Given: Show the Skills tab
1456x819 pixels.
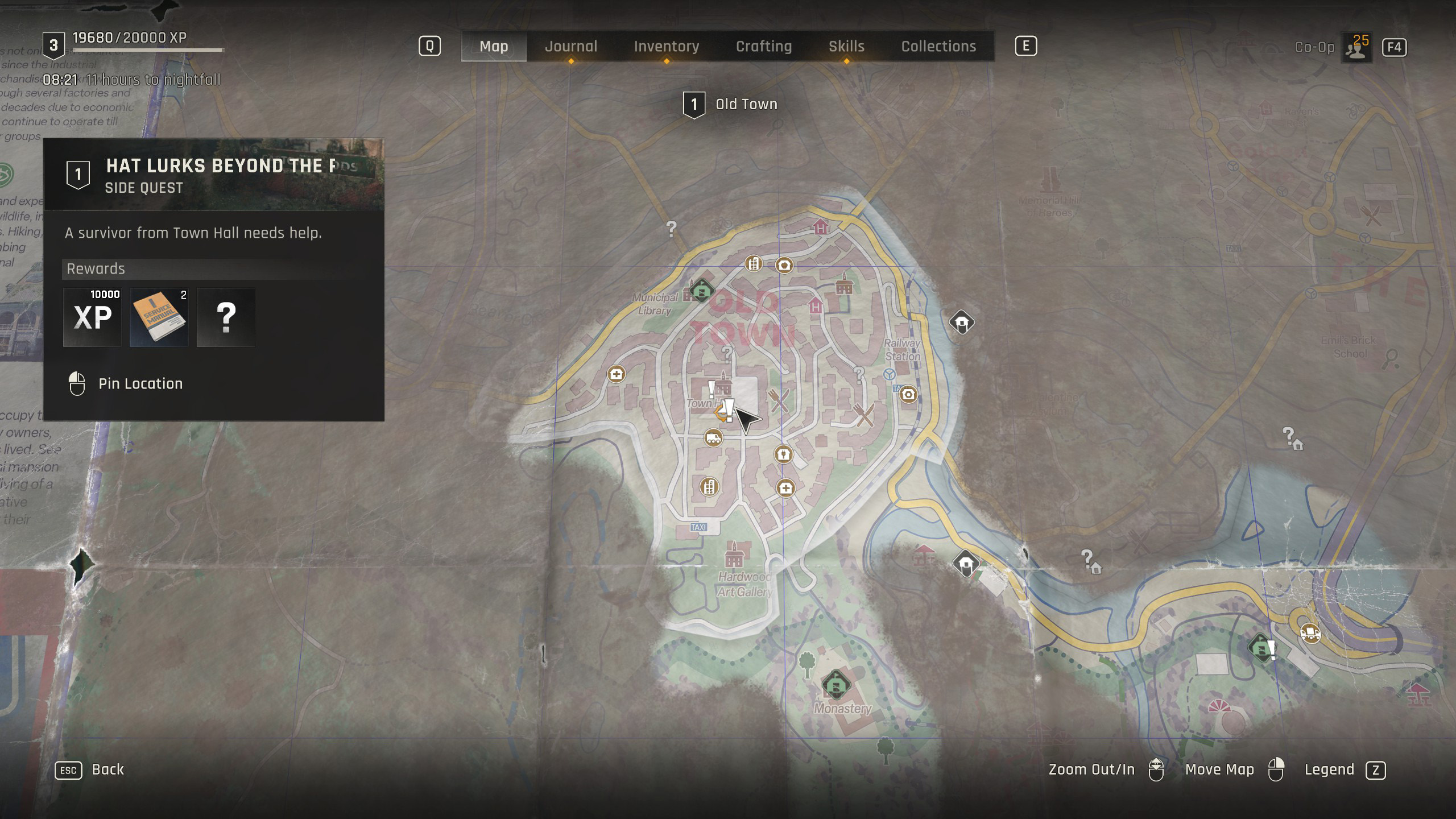Looking at the screenshot, I should [846, 47].
